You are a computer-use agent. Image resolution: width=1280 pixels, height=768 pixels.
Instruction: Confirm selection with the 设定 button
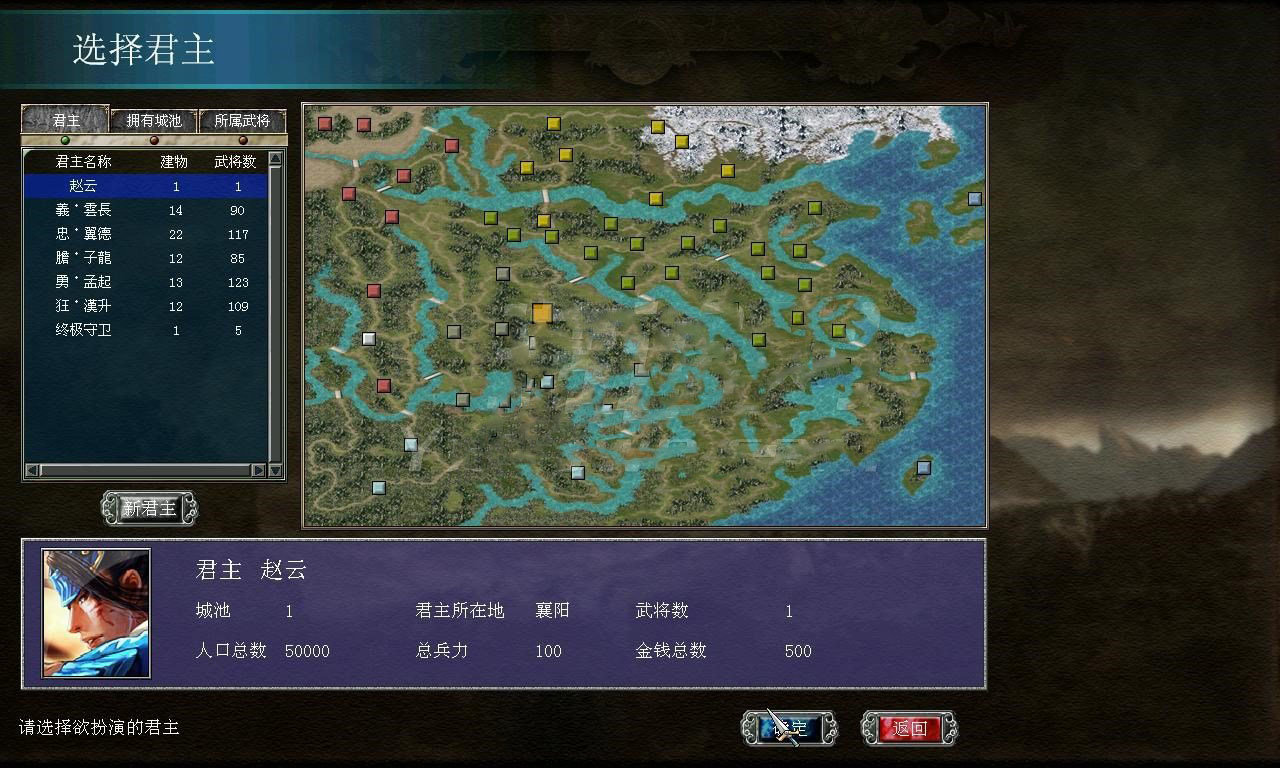click(x=787, y=728)
